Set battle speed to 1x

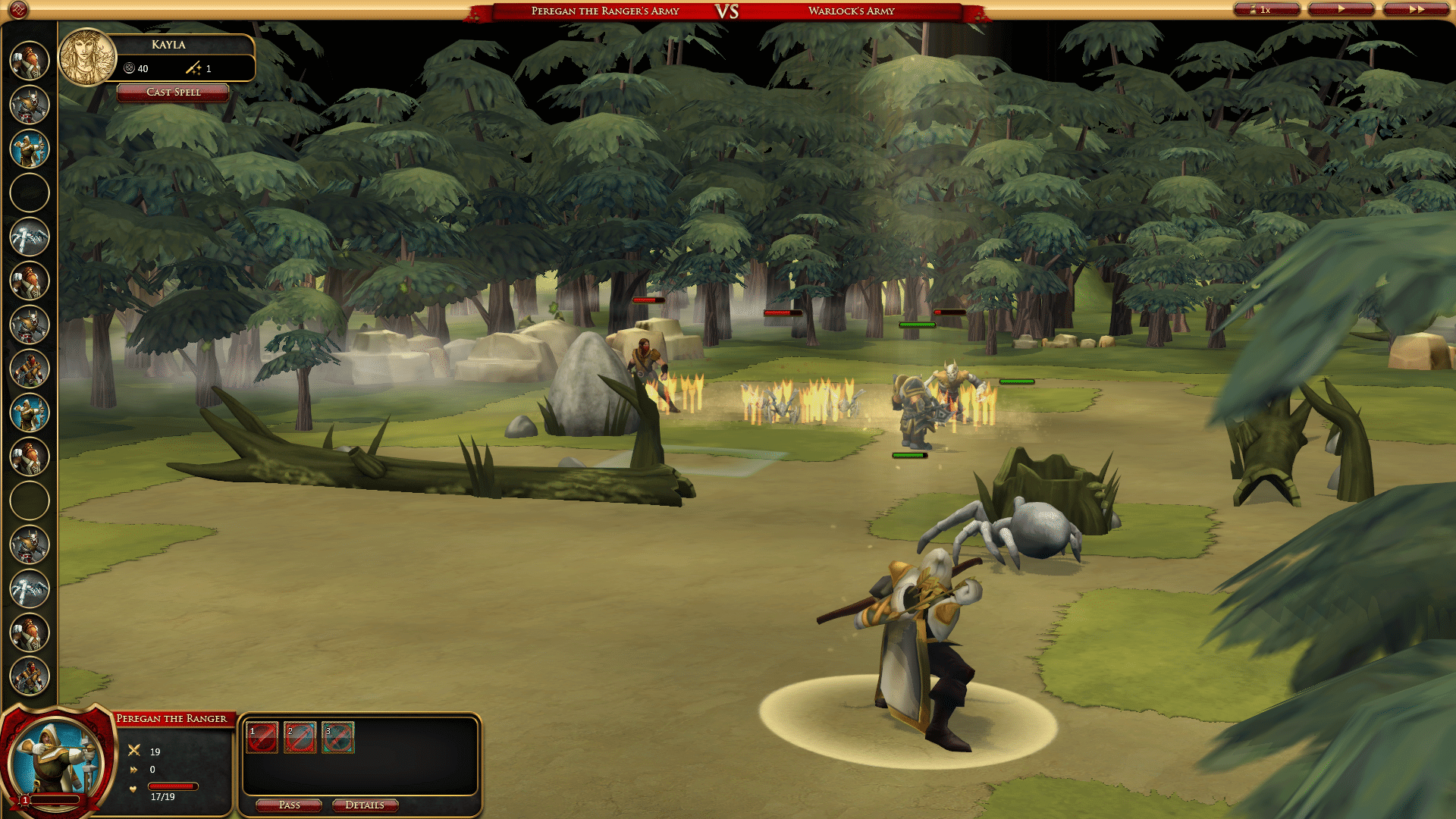pos(1266,10)
